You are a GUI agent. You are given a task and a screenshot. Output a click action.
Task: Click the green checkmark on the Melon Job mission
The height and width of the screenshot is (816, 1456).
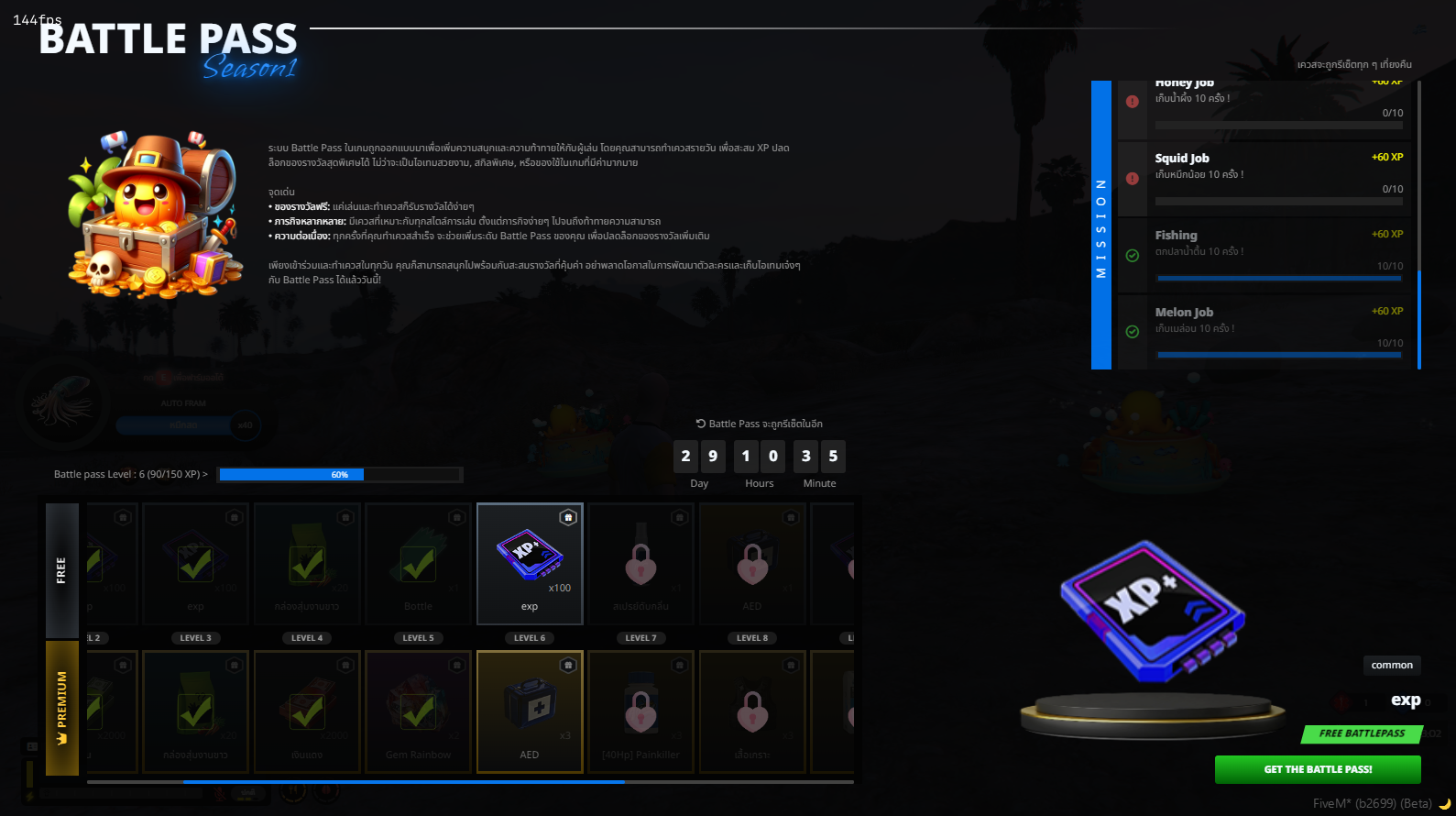(1133, 333)
